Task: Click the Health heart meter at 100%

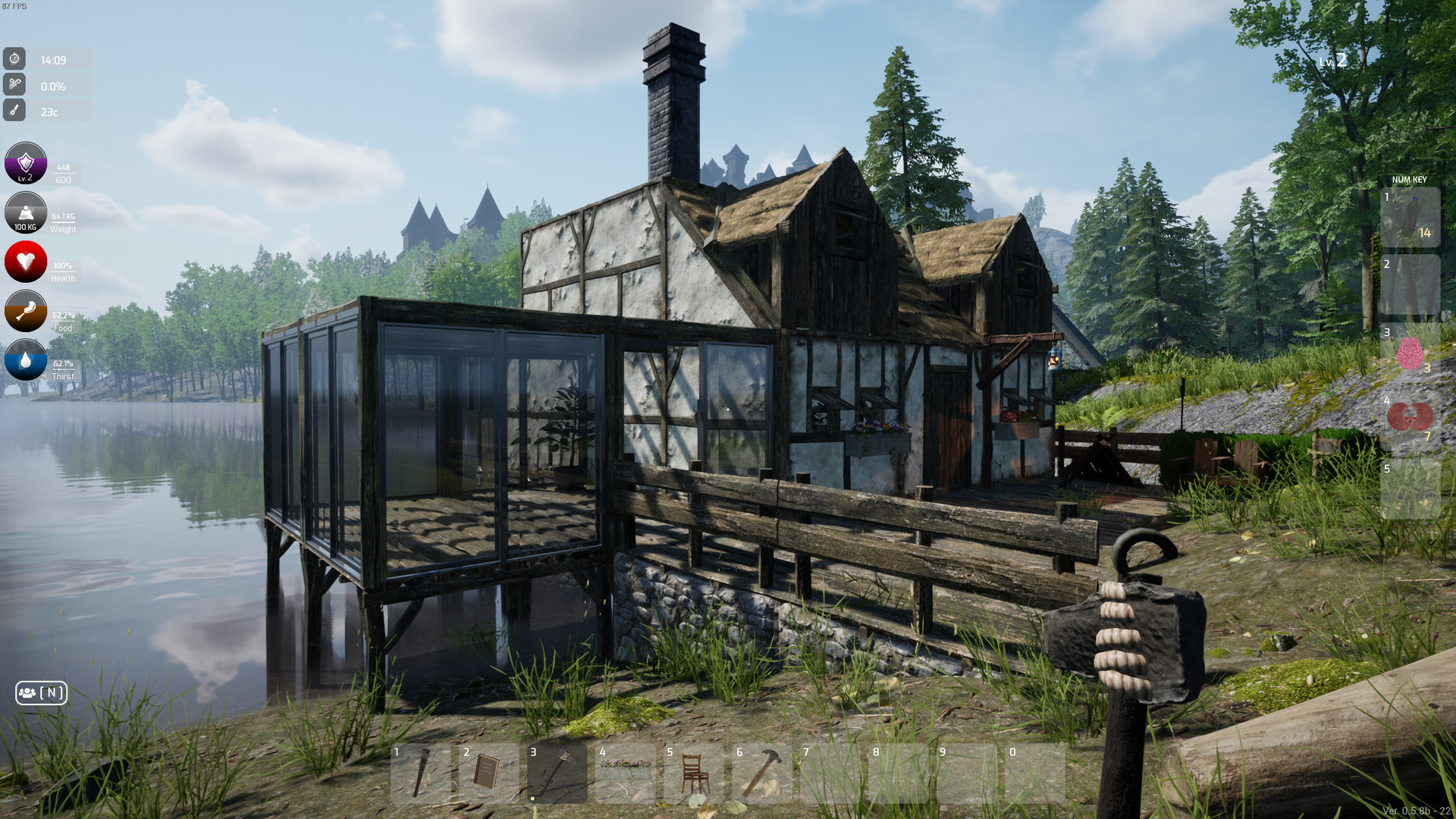Action: pyautogui.click(x=25, y=262)
